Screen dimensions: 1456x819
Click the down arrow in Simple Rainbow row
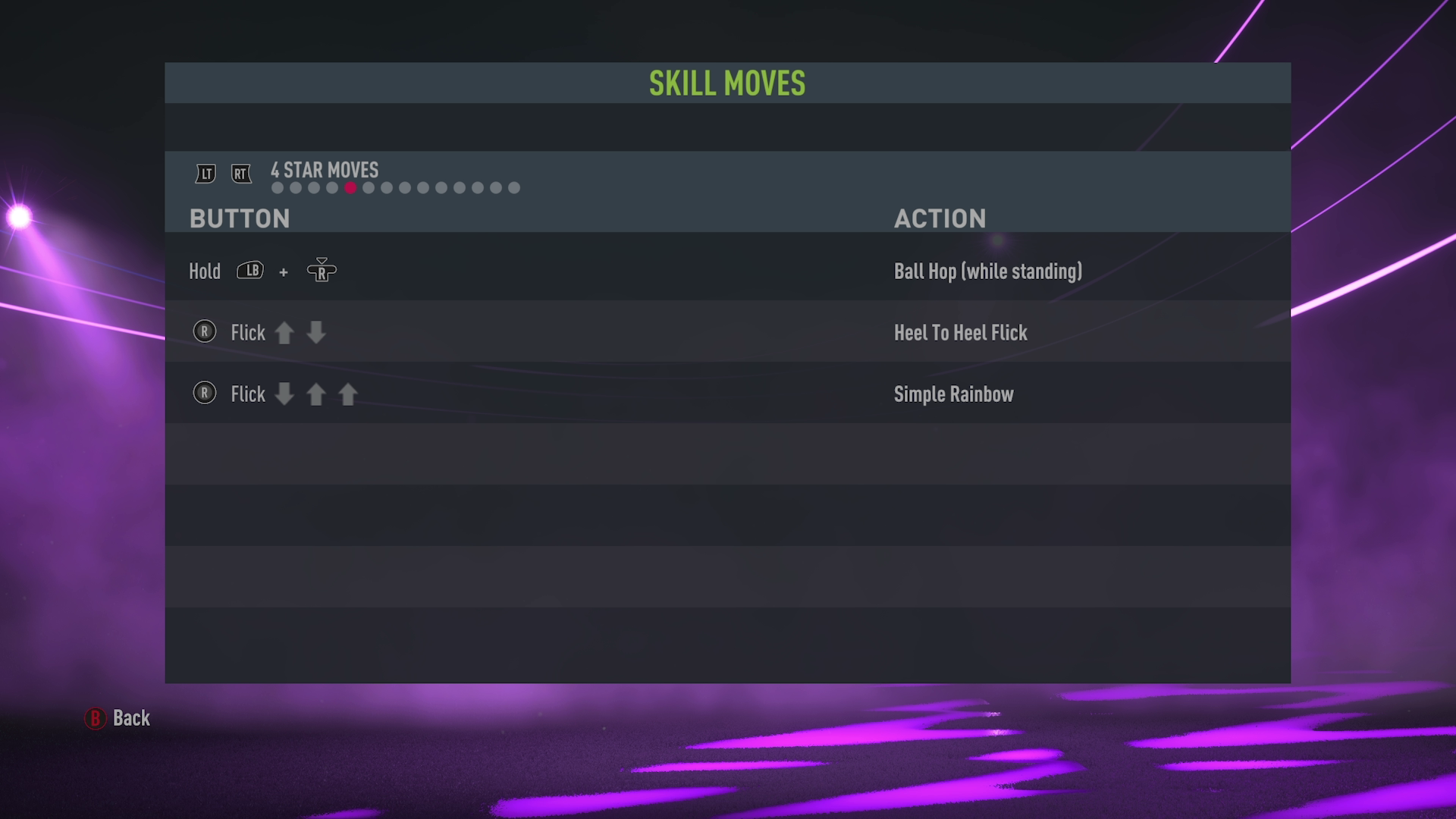tap(284, 394)
